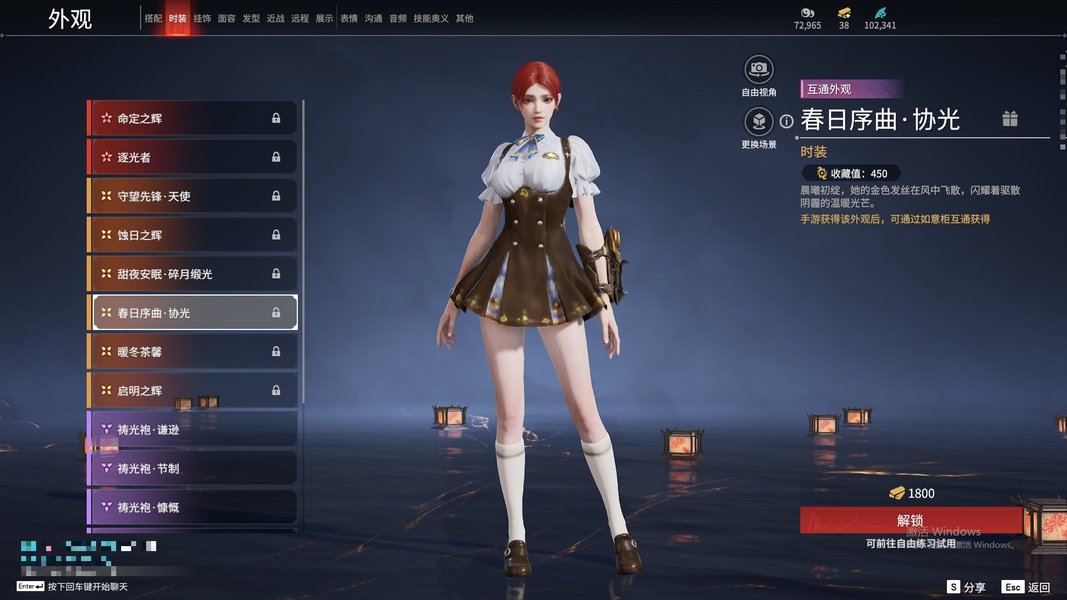Select the 祷光袍·谦逊 robe
Image resolution: width=1067 pixels, height=600 pixels.
[192, 429]
